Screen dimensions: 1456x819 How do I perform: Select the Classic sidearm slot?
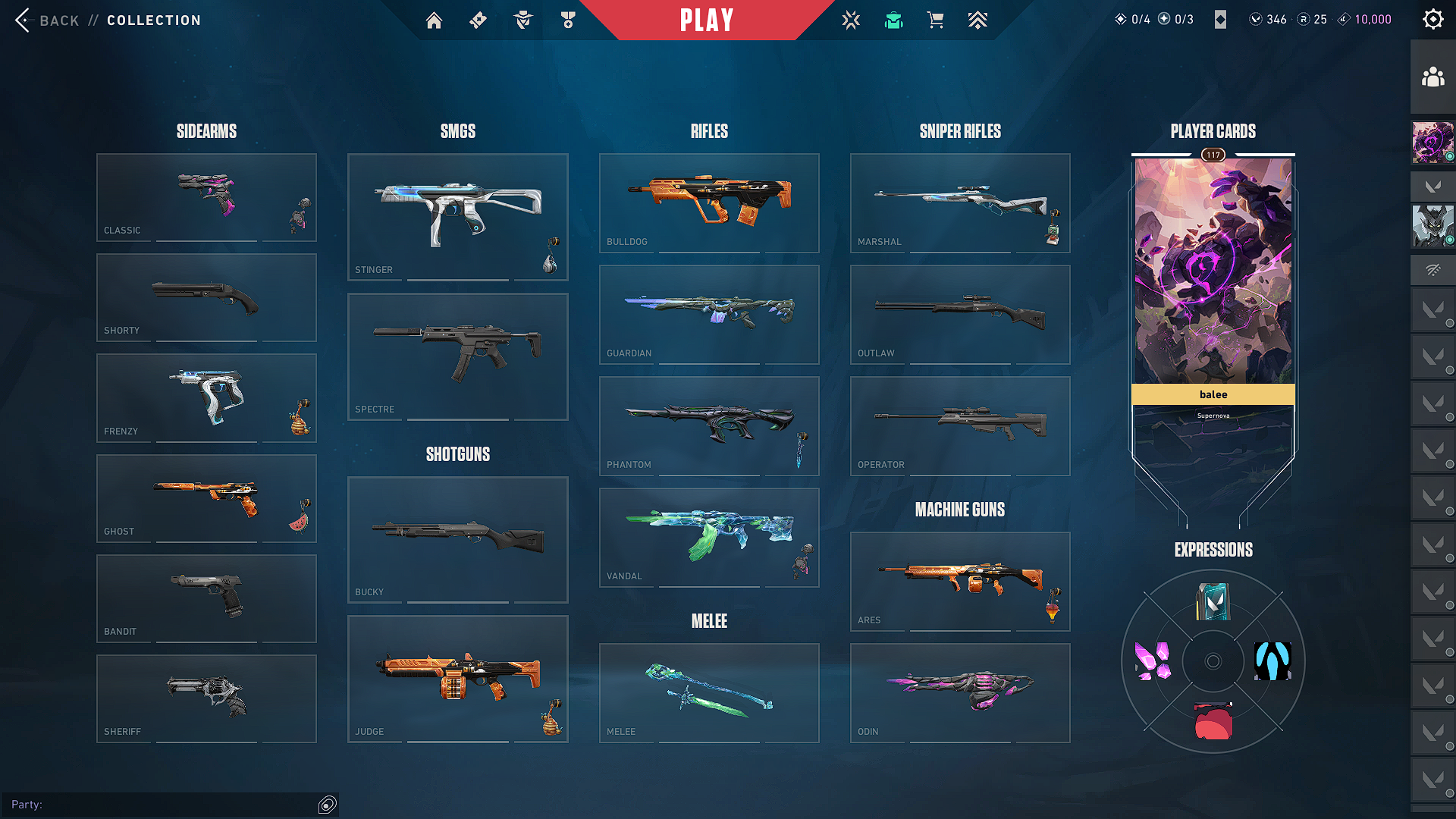(x=206, y=197)
